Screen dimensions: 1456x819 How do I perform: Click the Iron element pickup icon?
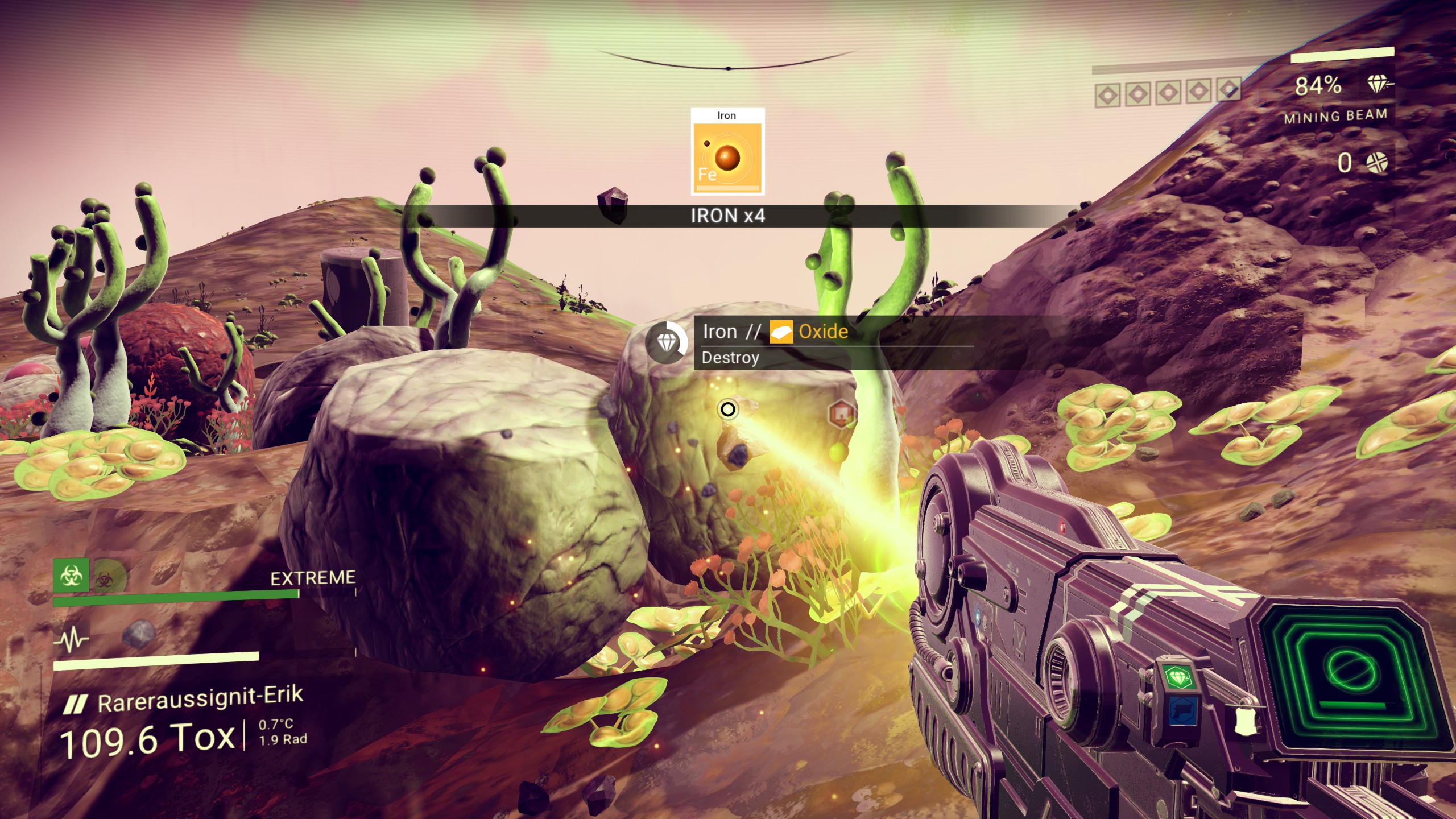727,152
